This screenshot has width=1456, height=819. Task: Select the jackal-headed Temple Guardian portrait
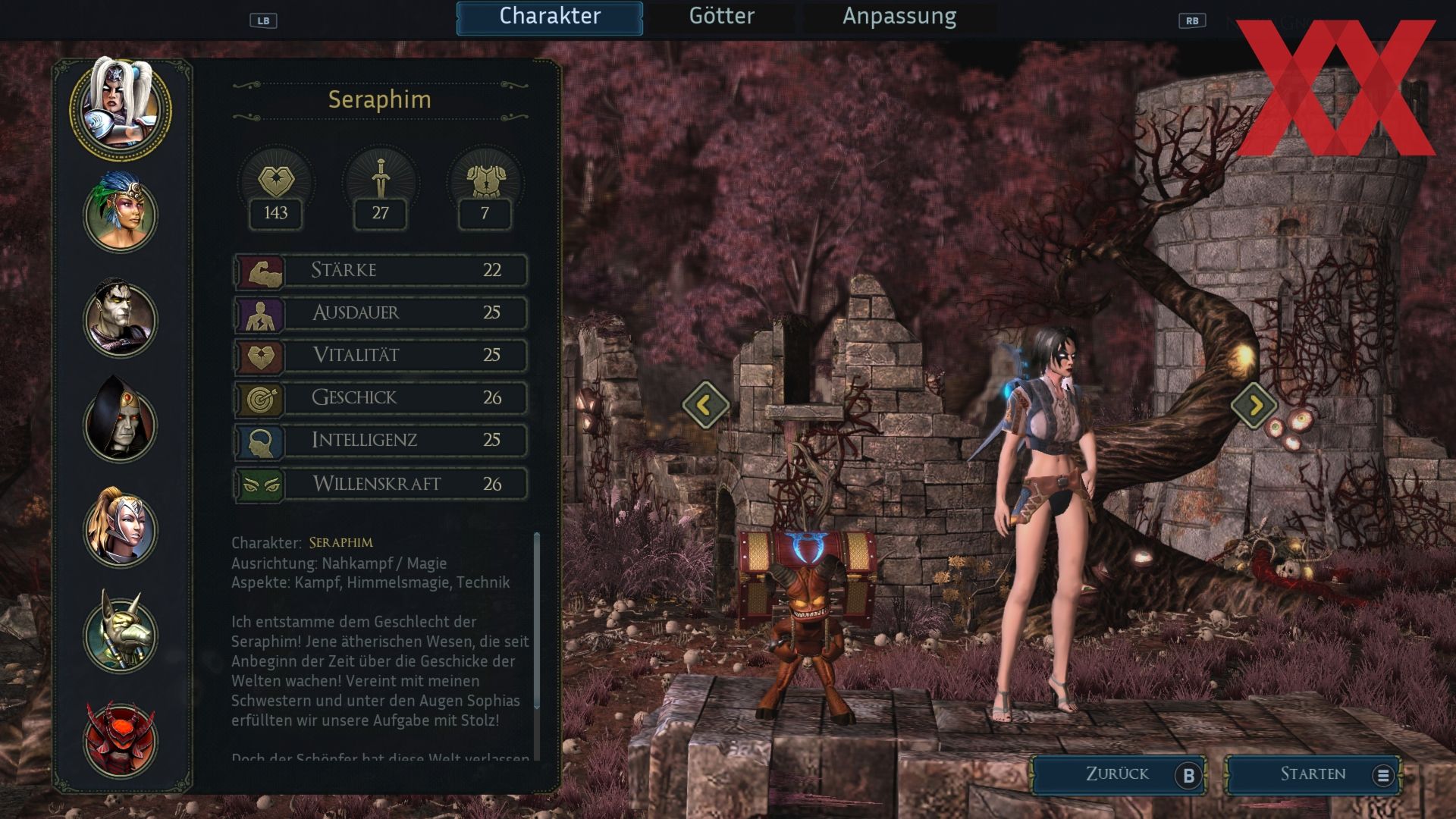pyautogui.click(x=121, y=634)
